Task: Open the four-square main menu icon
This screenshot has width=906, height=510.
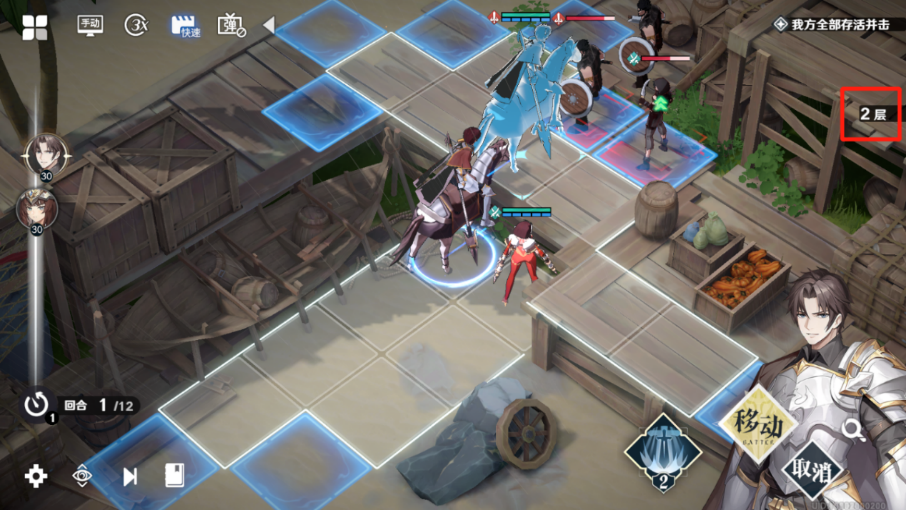Action: pyautogui.click(x=35, y=27)
